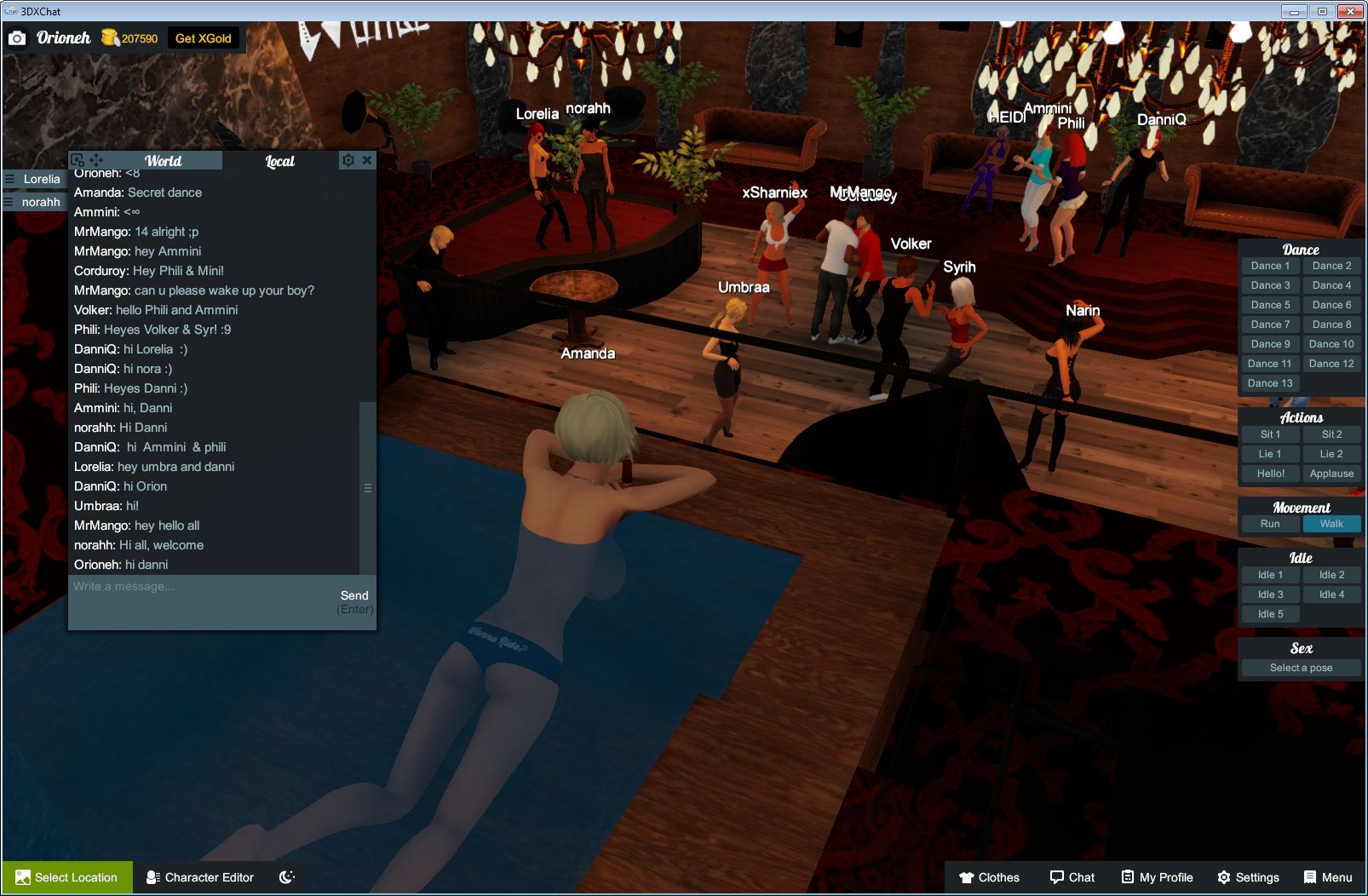
Task: Keep Walk movement mode selected
Action: coord(1331,524)
